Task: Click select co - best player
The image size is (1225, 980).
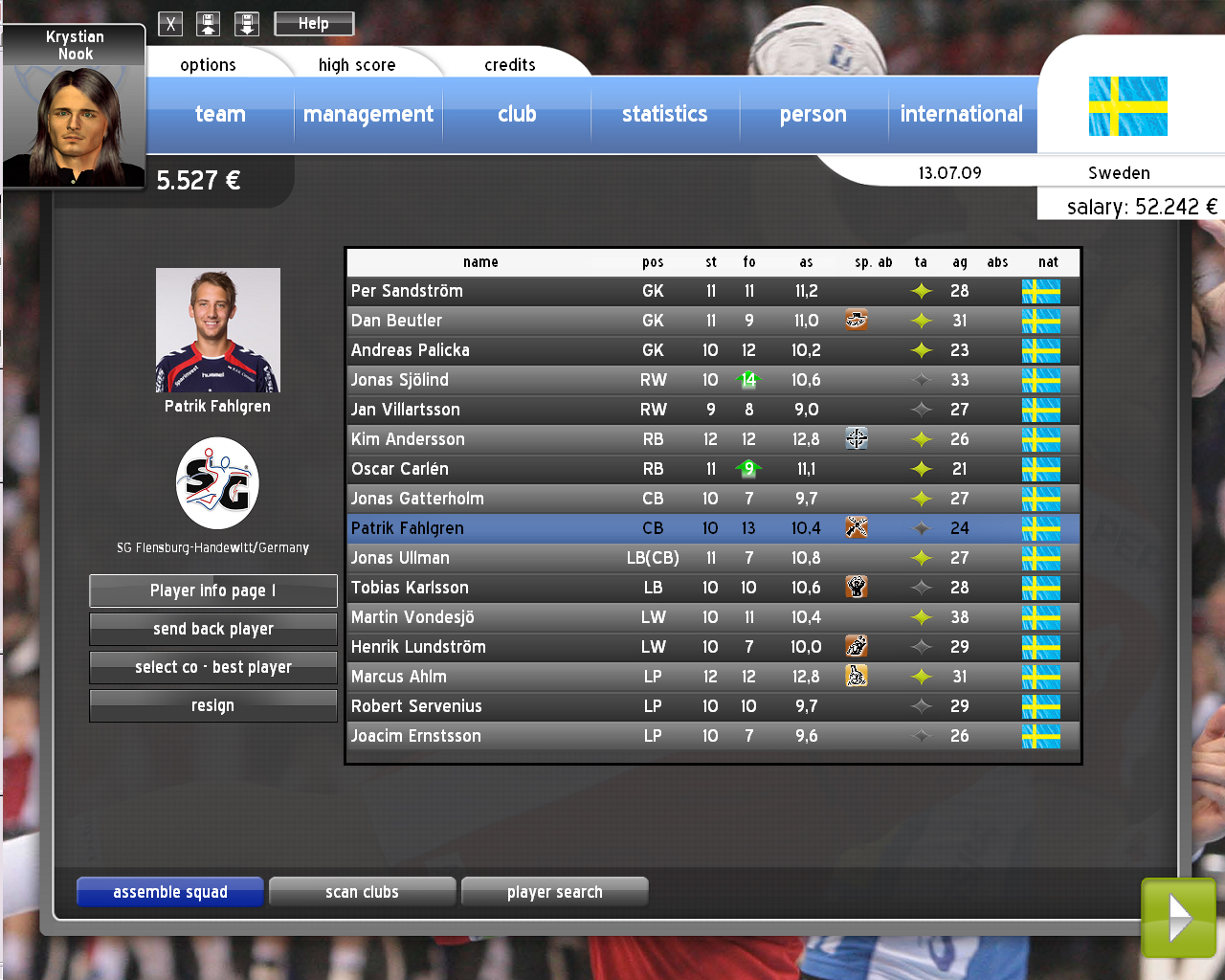Action: (213, 667)
